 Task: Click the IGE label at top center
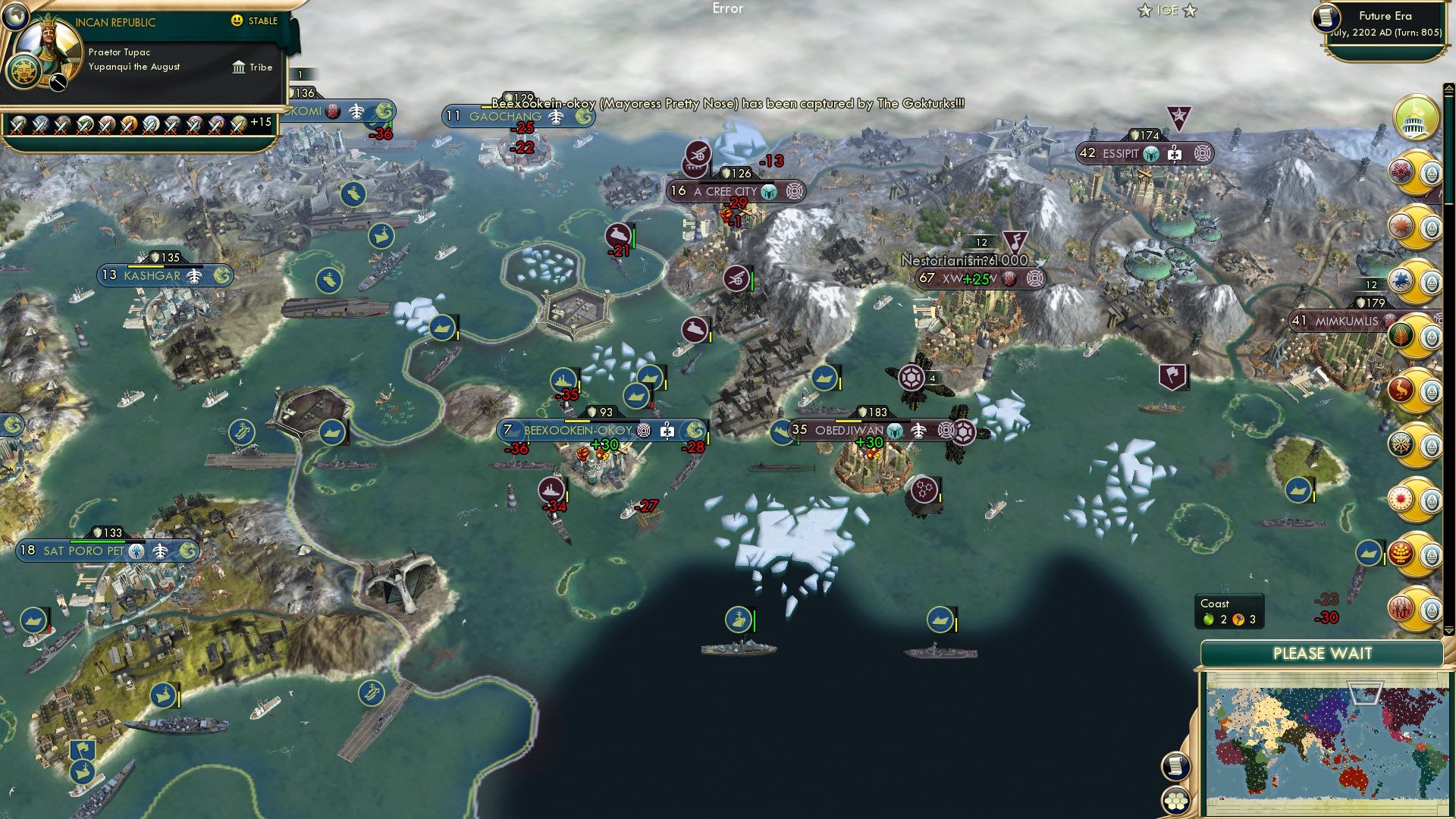point(1168,11)
